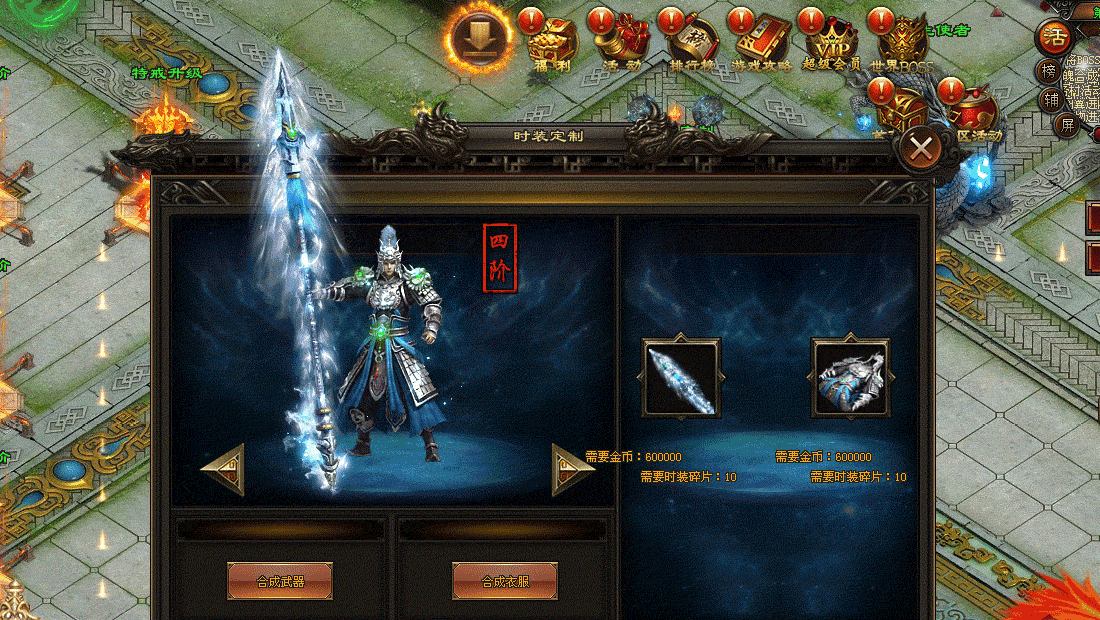Open the 活动 gift icon
The height and width of the screenshot is (620, 1100).
click(621, 42)
